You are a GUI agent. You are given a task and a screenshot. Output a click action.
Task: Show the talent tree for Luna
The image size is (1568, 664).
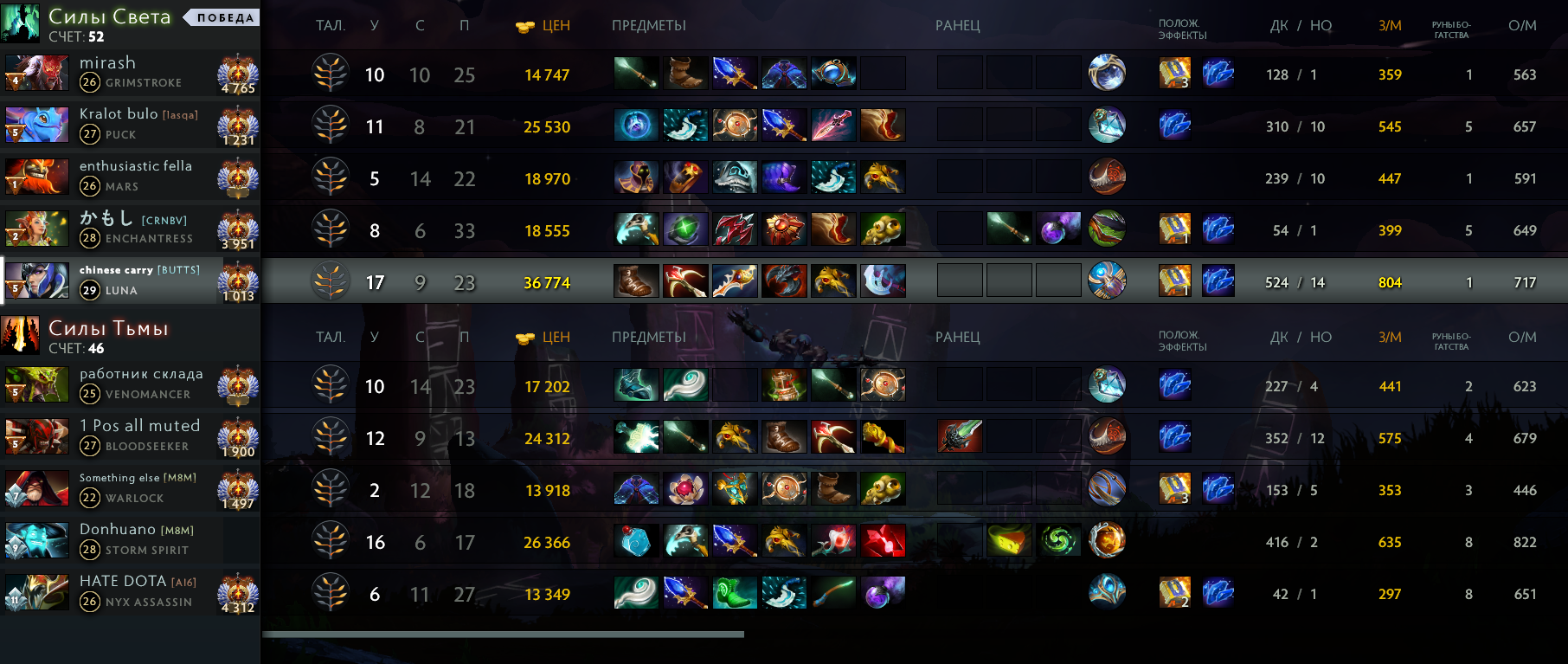point(331,282)
